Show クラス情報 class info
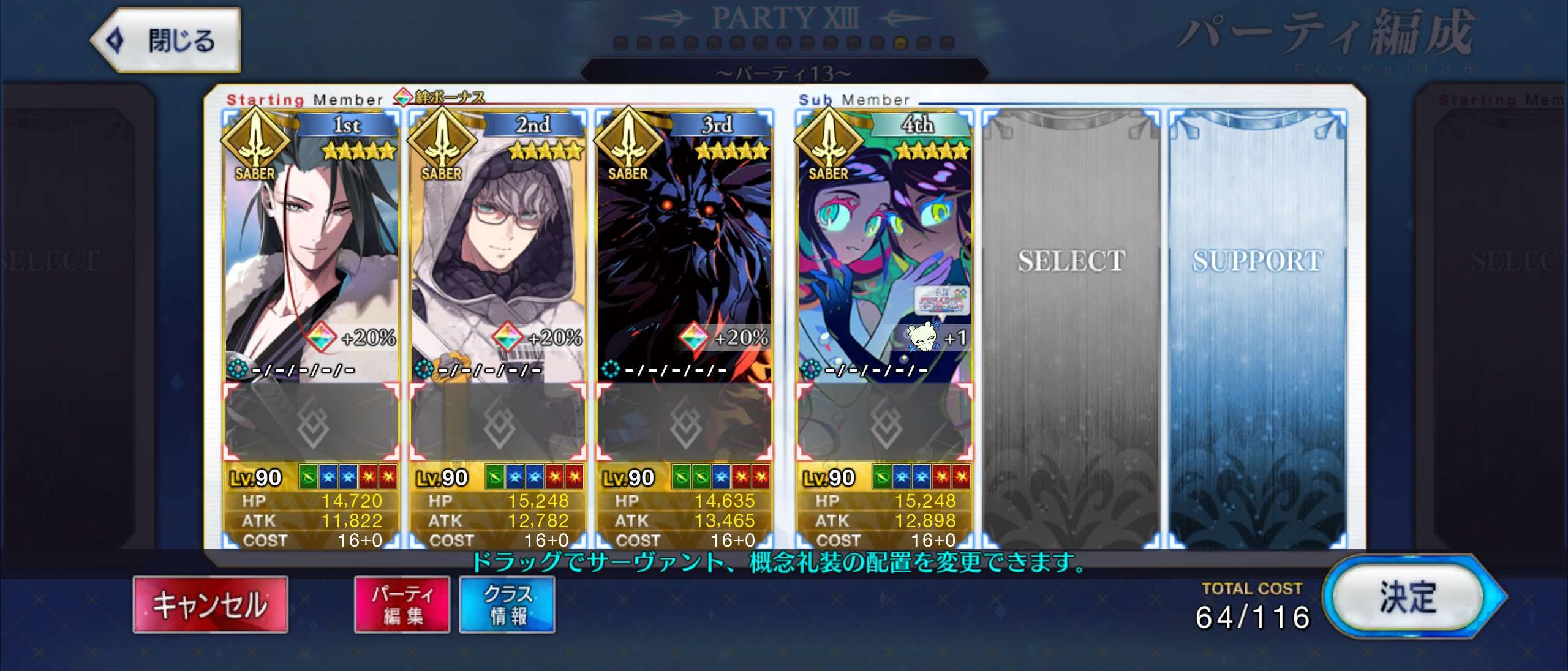Image resolution: width=1568 pixels, height=671 pixels. [507, 604]
